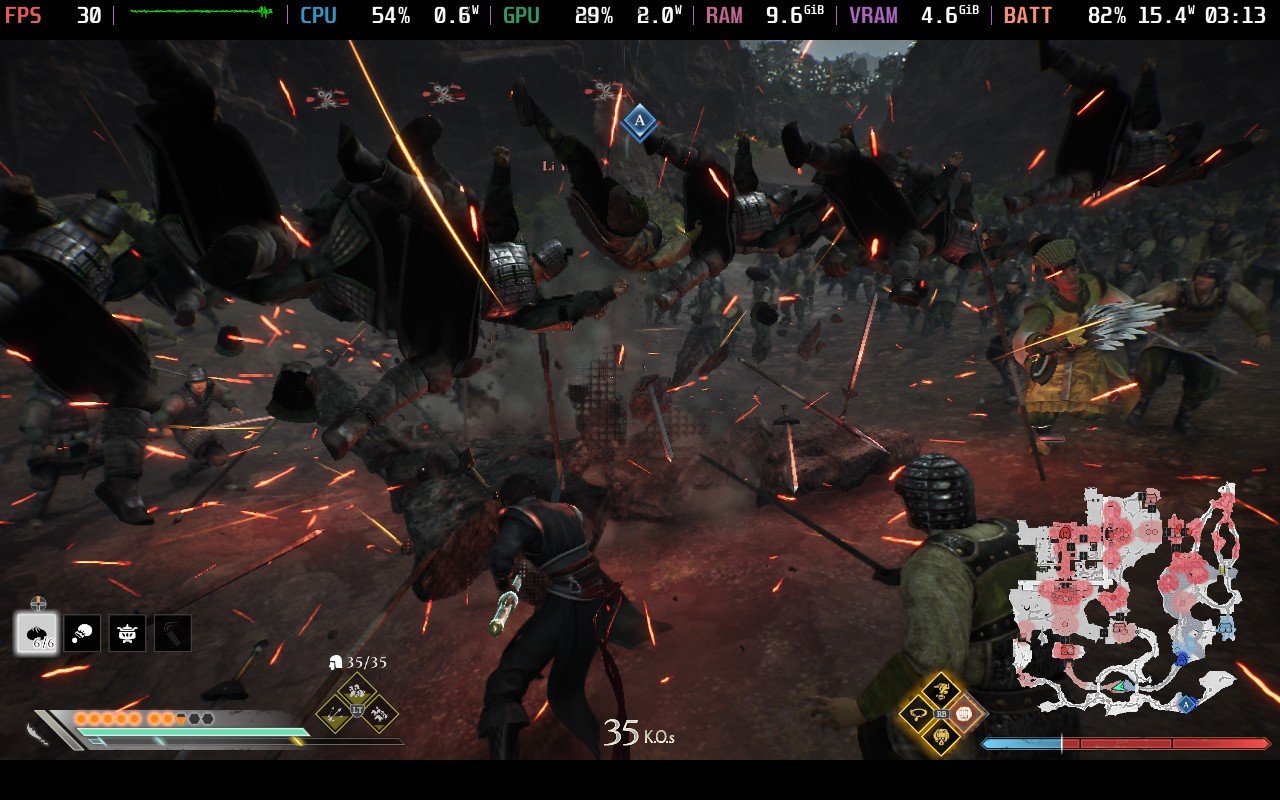The width and height of the screenshot is (1280, 800).
Task: Click the blue A objective marker above the battlefield
Action: pos(637,120)
